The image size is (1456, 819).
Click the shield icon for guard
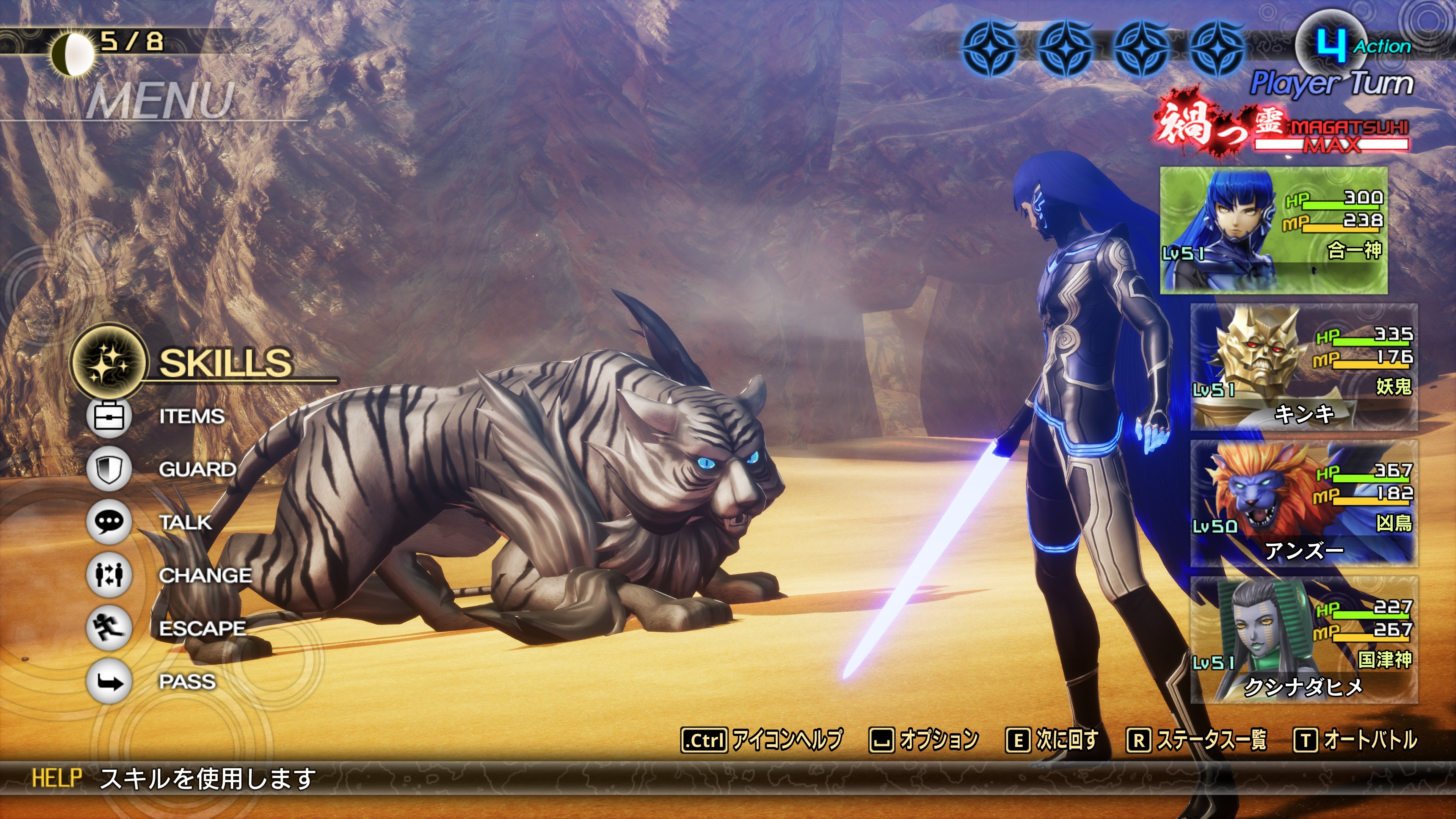tap(109, 469)
